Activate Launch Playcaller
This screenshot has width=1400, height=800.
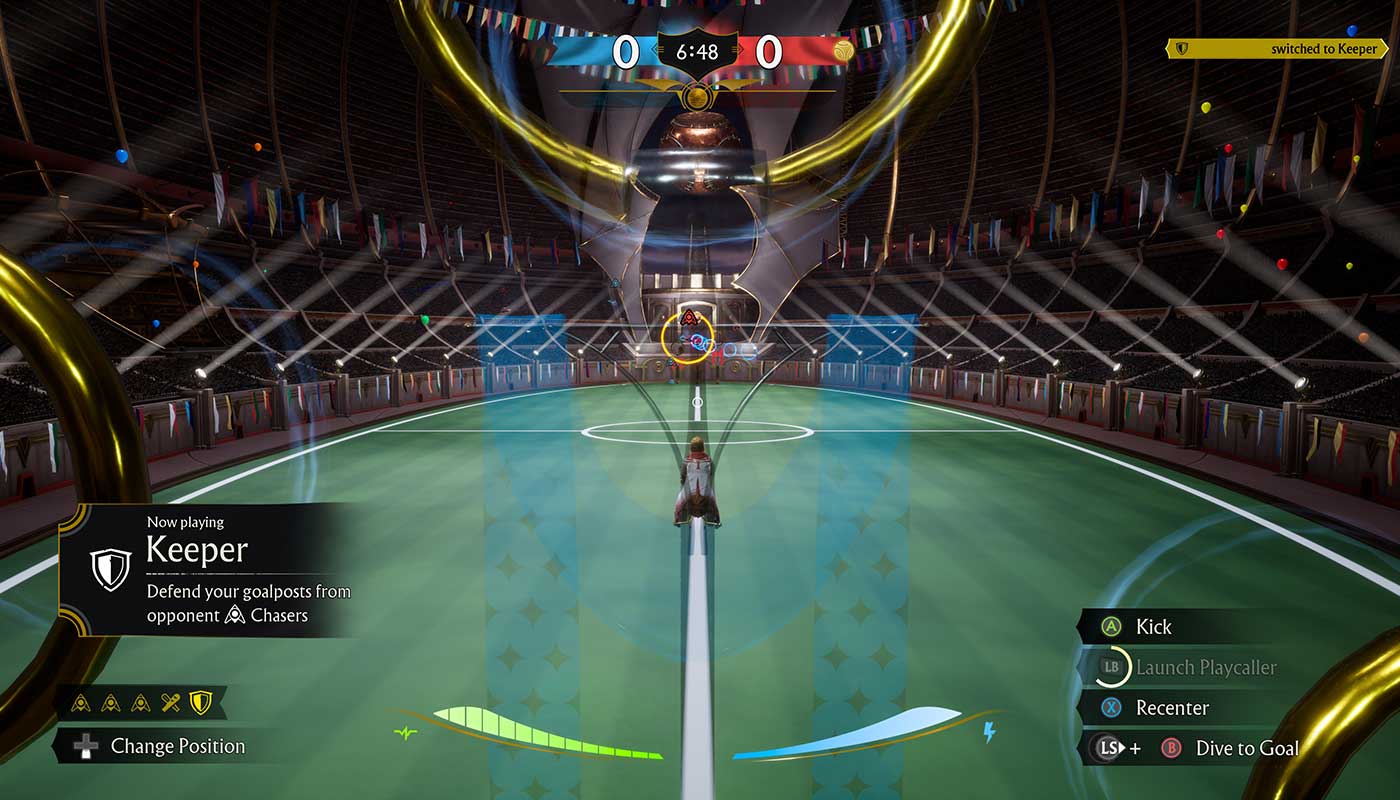(x=1205, y=667)
